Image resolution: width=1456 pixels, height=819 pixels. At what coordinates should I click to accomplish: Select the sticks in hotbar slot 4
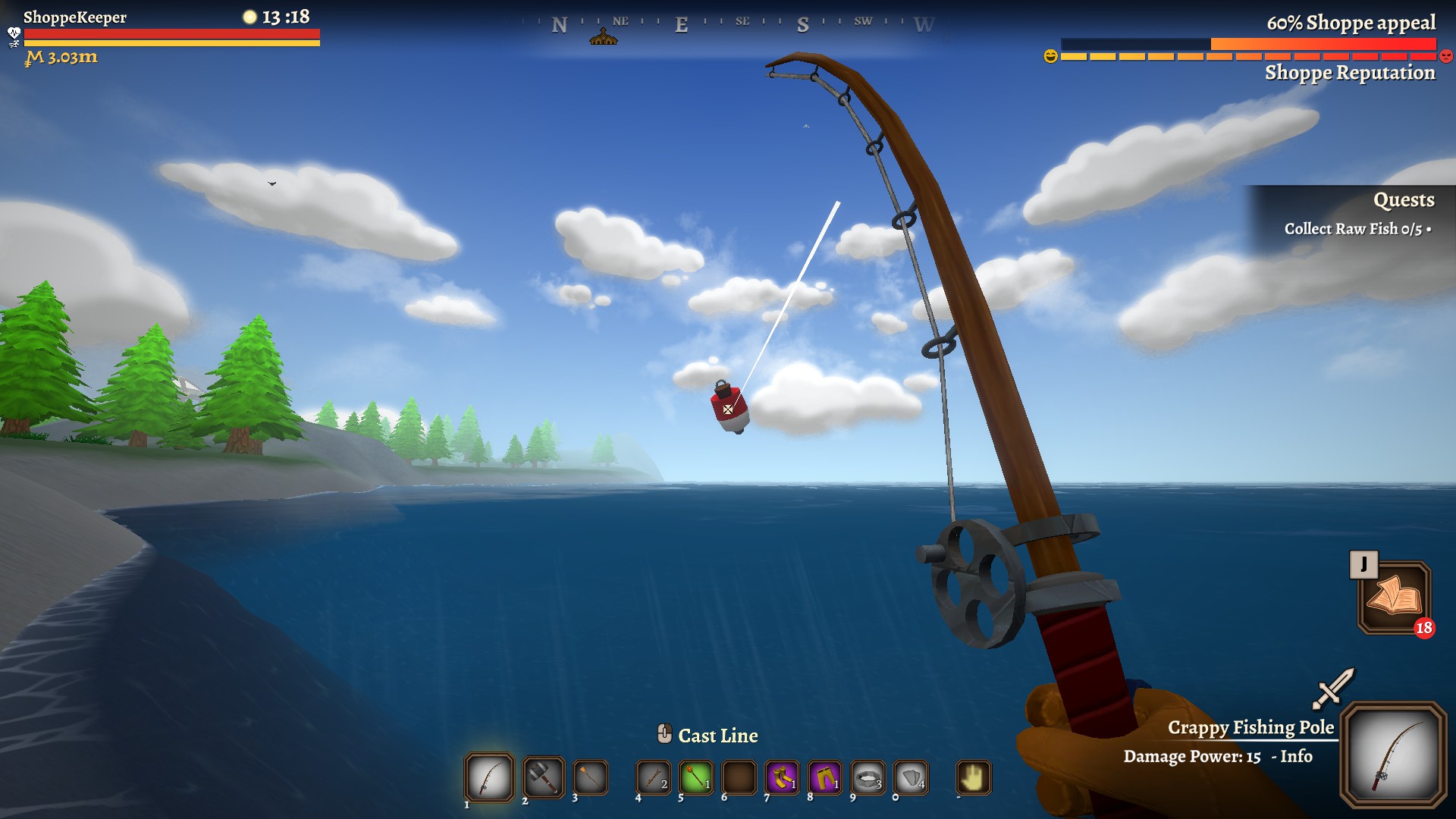[652, 779]
